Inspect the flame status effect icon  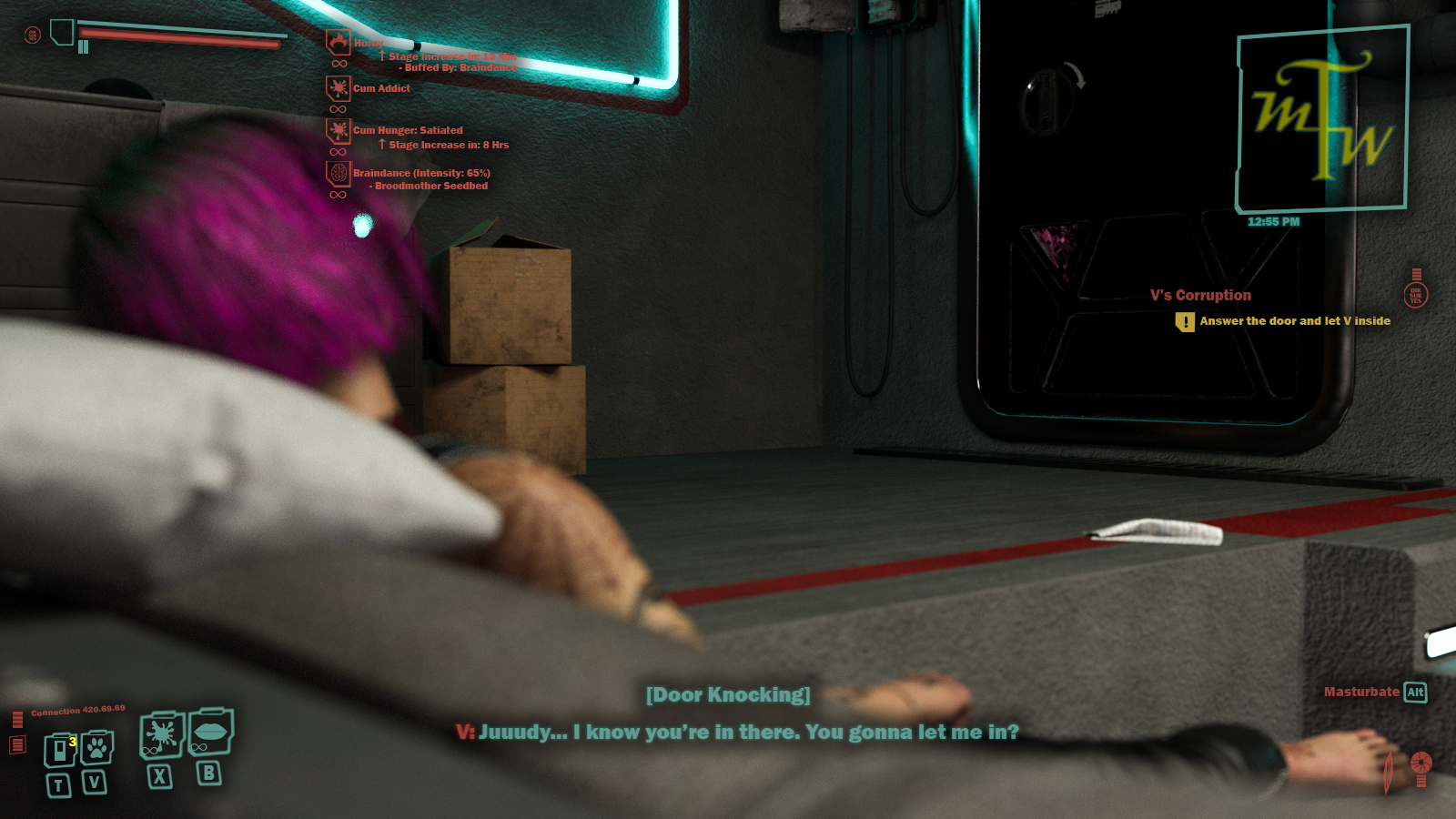339,42
